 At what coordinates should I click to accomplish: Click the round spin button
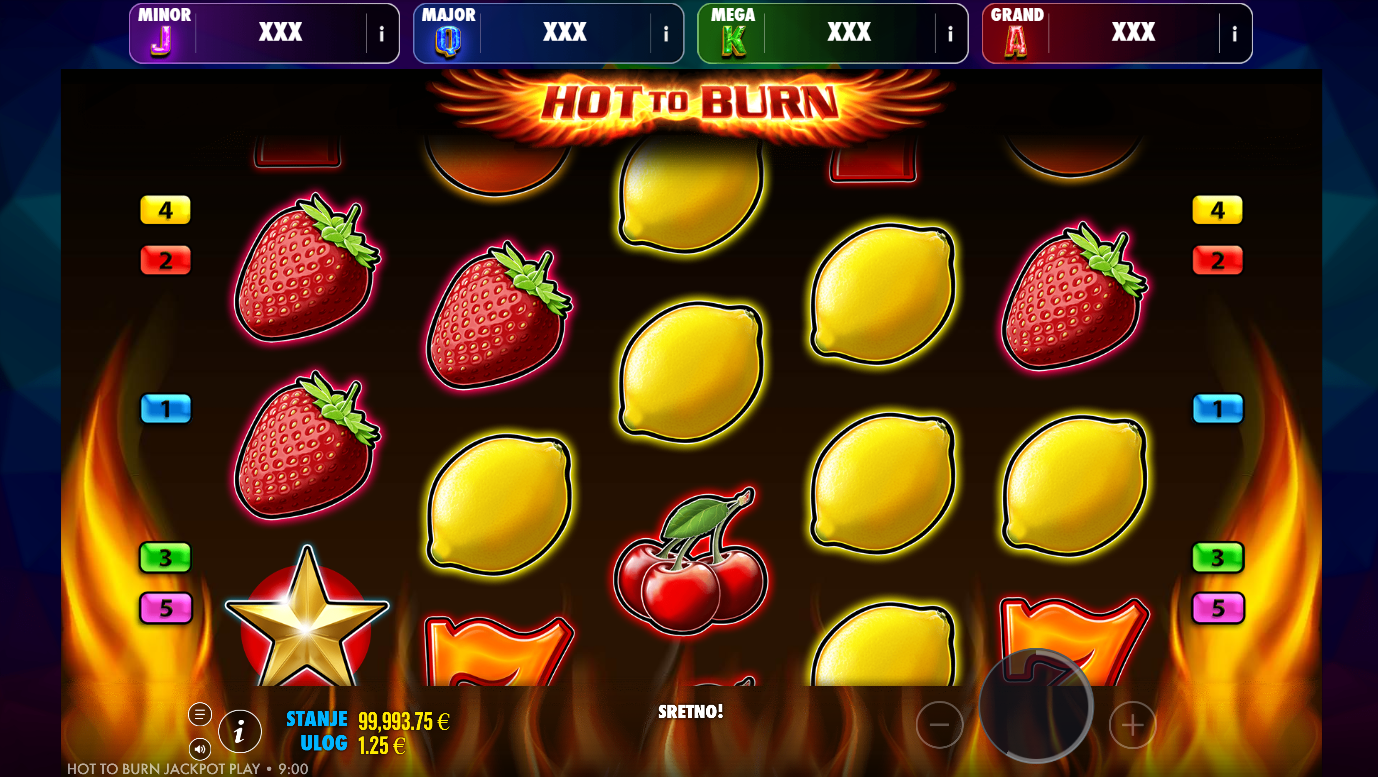tap(1035, 705)
